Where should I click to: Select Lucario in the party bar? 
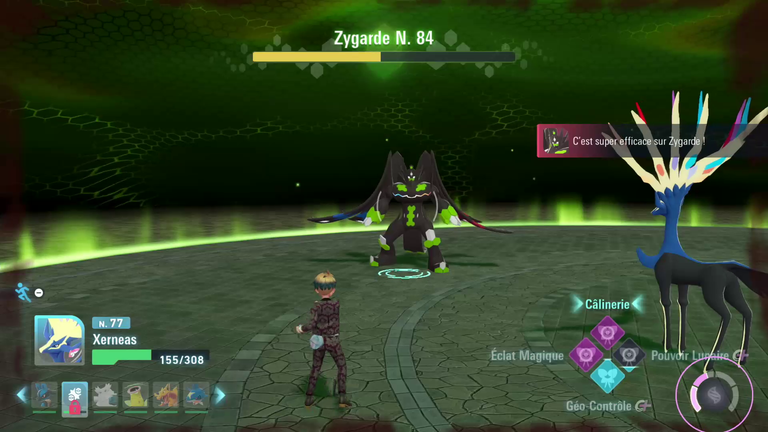[x=43, y=396]
